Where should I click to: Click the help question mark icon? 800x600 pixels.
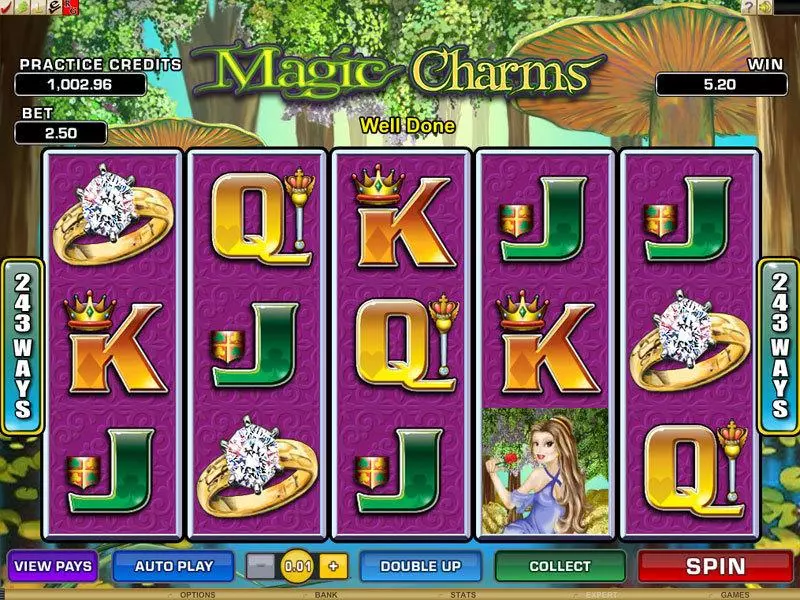pyautogui.click(x=748, y=7)
